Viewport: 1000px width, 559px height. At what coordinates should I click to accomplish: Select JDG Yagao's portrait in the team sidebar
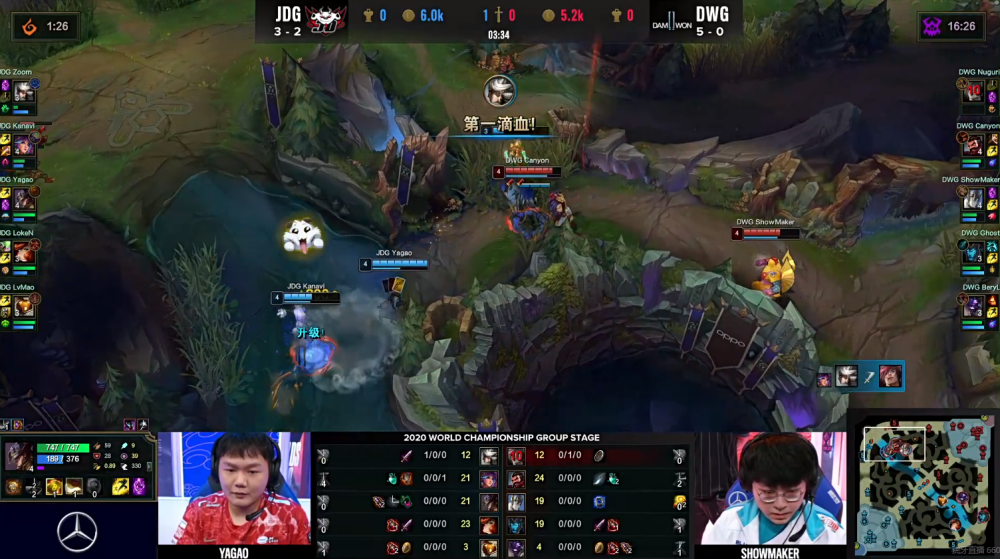(24, 200)
